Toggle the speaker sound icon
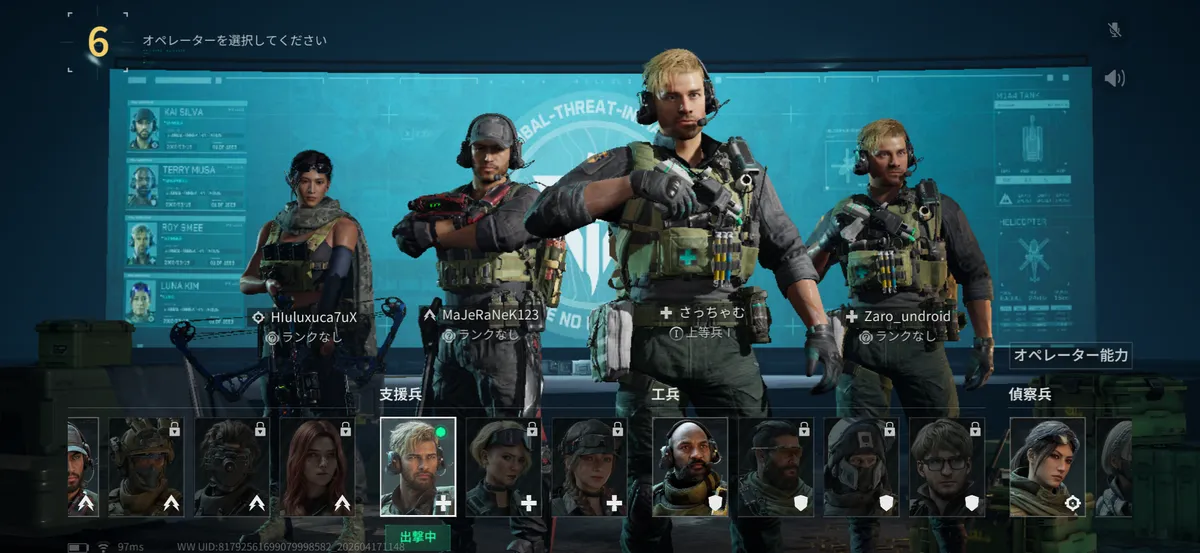Image resolution: width=1200 pixels, height=553 pixels. pos(1115,78)
